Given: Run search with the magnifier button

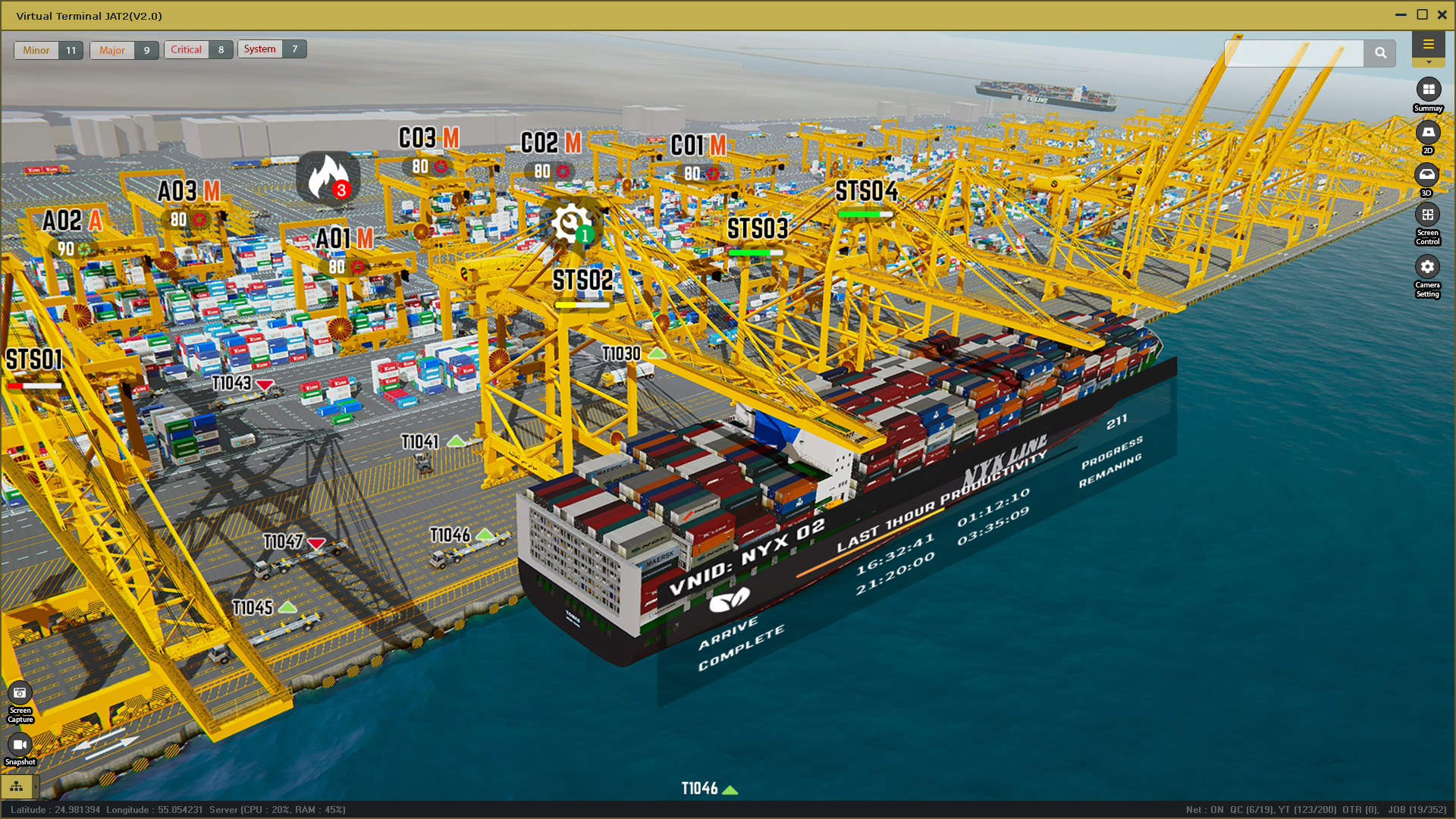Looking at the screenshot, I should point(1380,53).
